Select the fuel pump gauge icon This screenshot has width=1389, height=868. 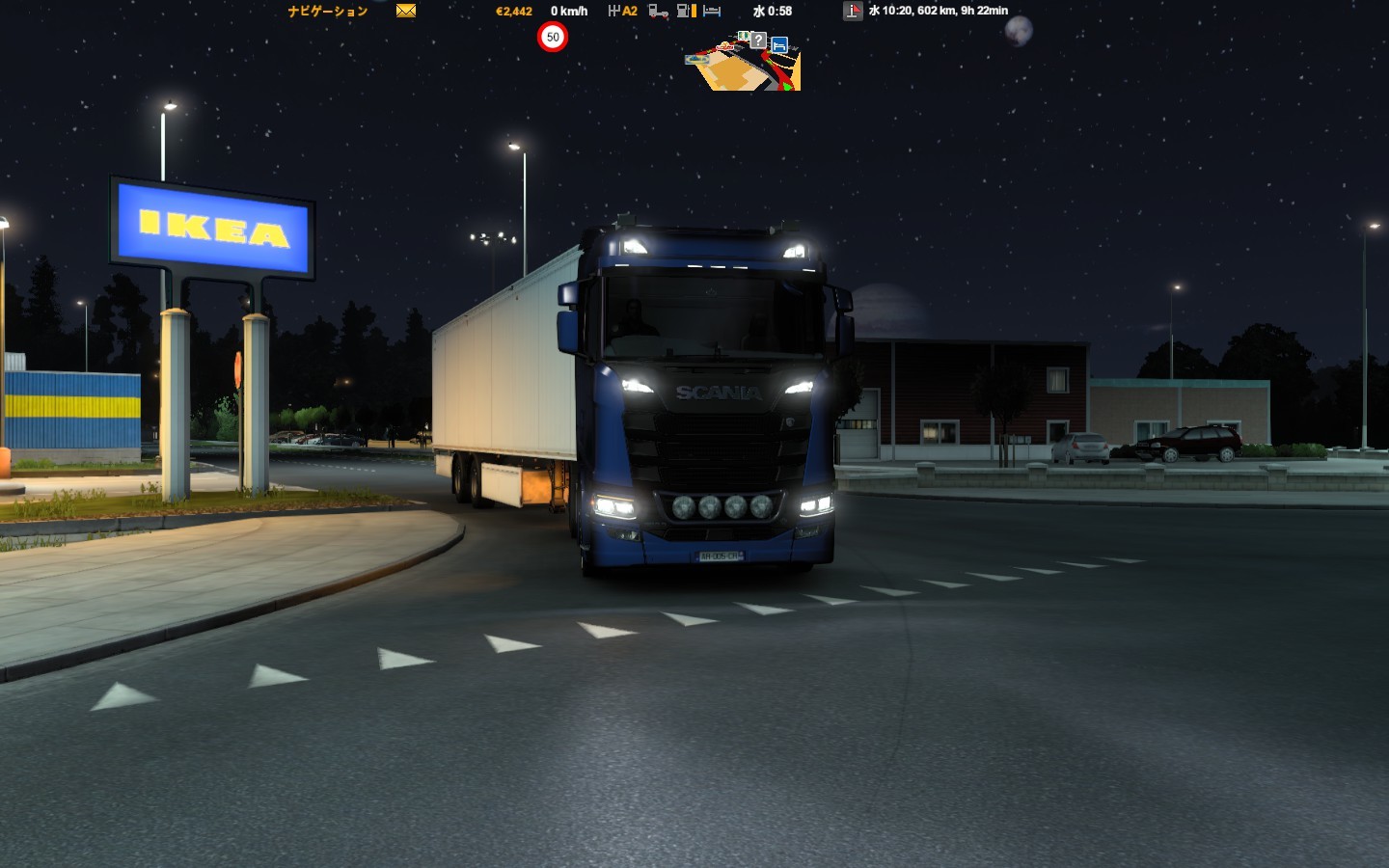pyautogui.click(x=686, y=11)
